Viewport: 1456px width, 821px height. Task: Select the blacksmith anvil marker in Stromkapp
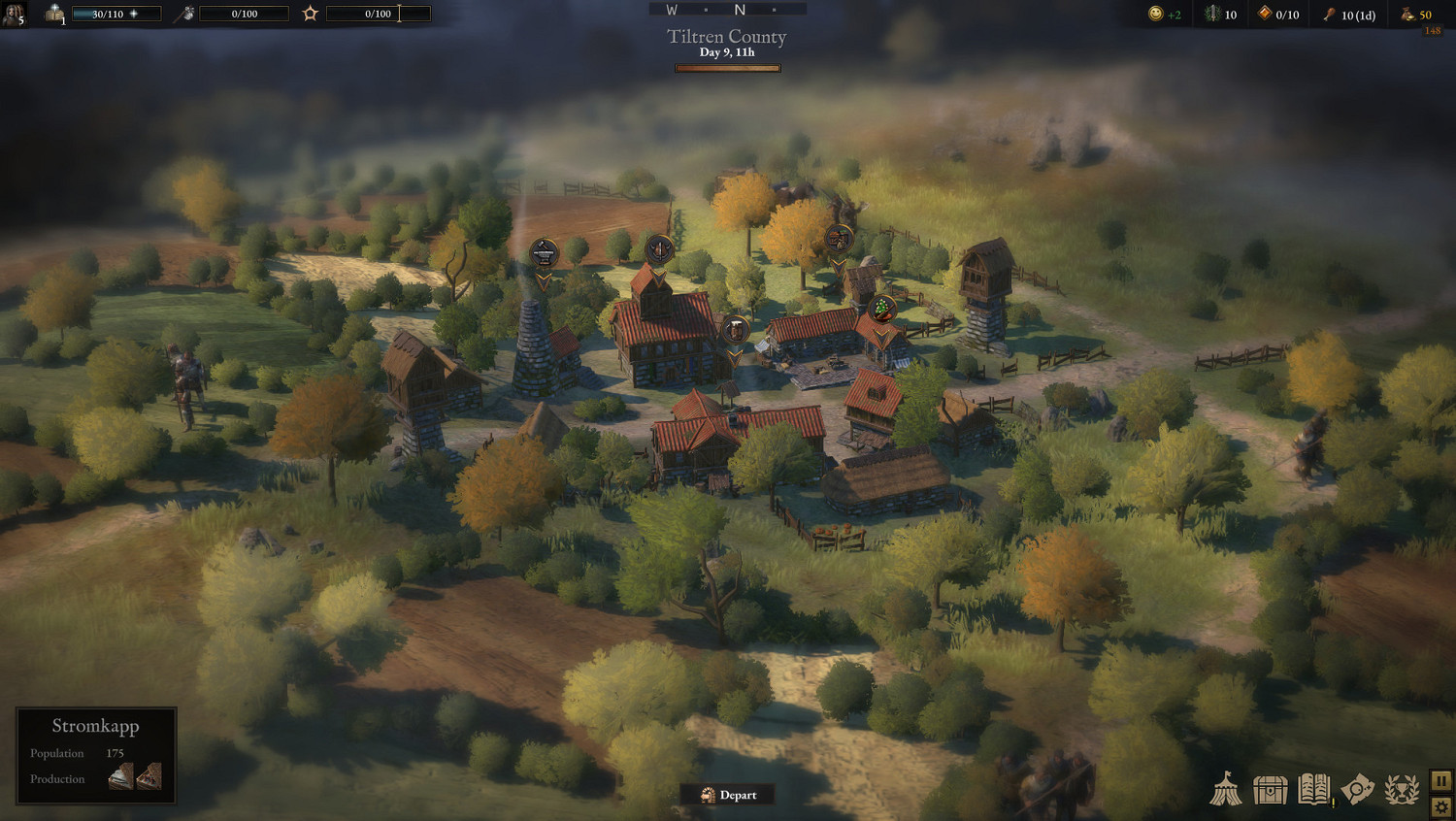pyautogui.click(x=544, y=253)
